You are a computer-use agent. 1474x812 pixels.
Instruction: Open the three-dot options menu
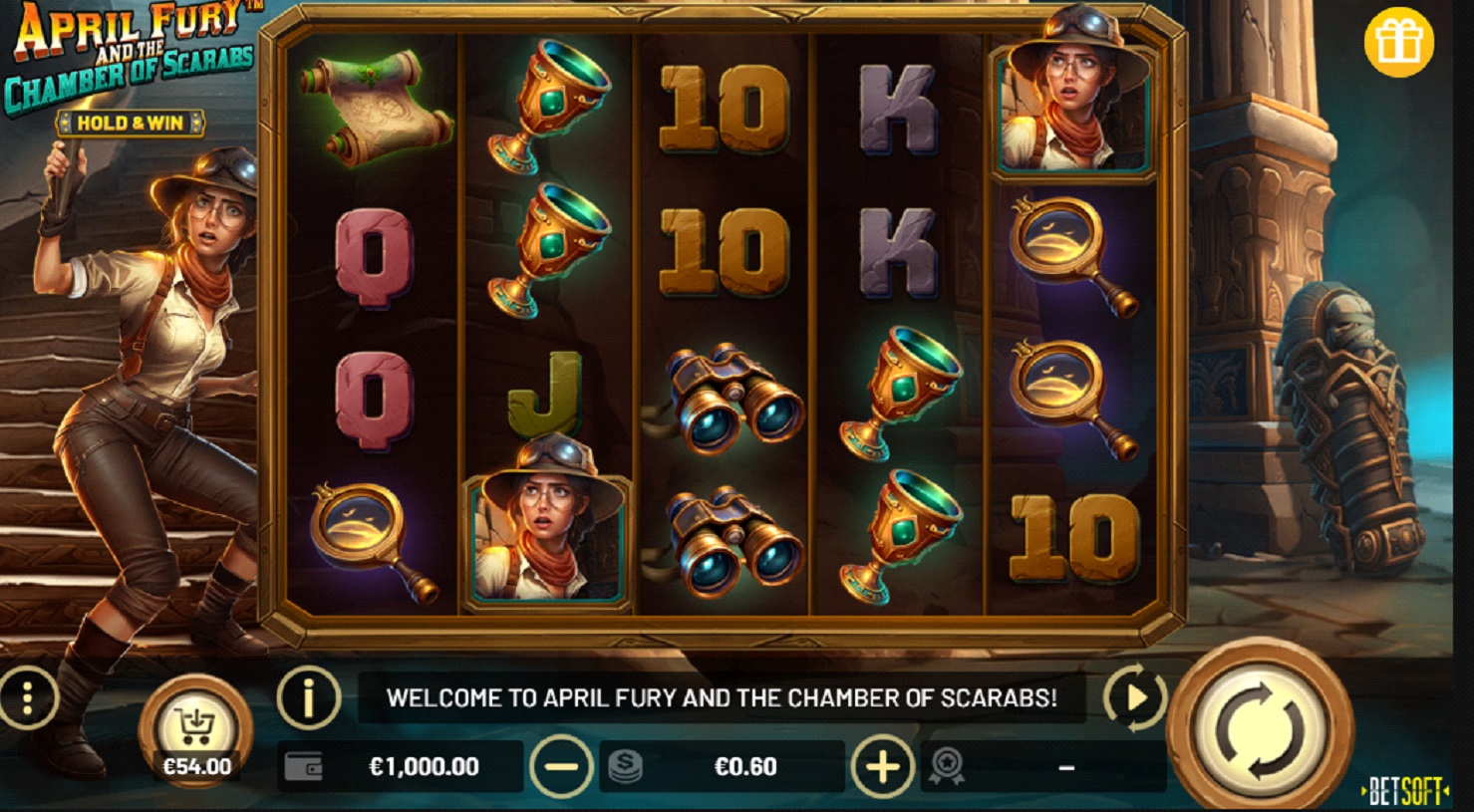(28, 698)
